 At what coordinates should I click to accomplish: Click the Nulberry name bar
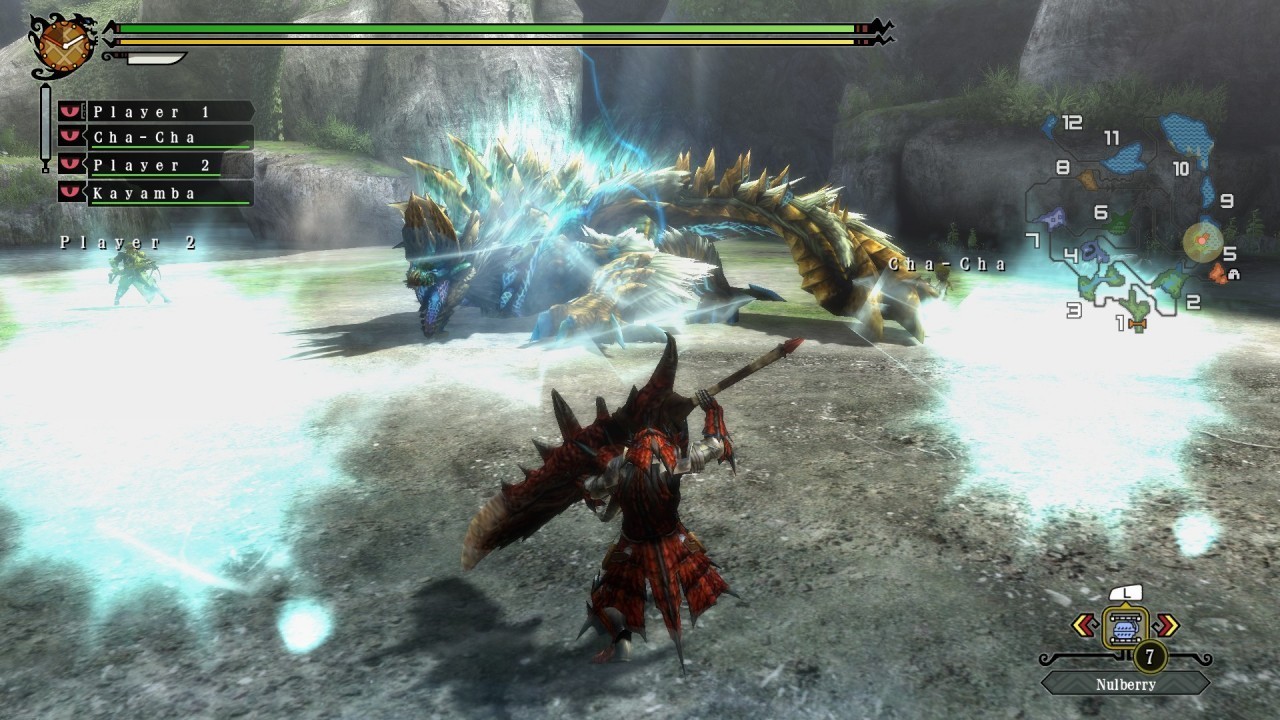point(1125,684)
